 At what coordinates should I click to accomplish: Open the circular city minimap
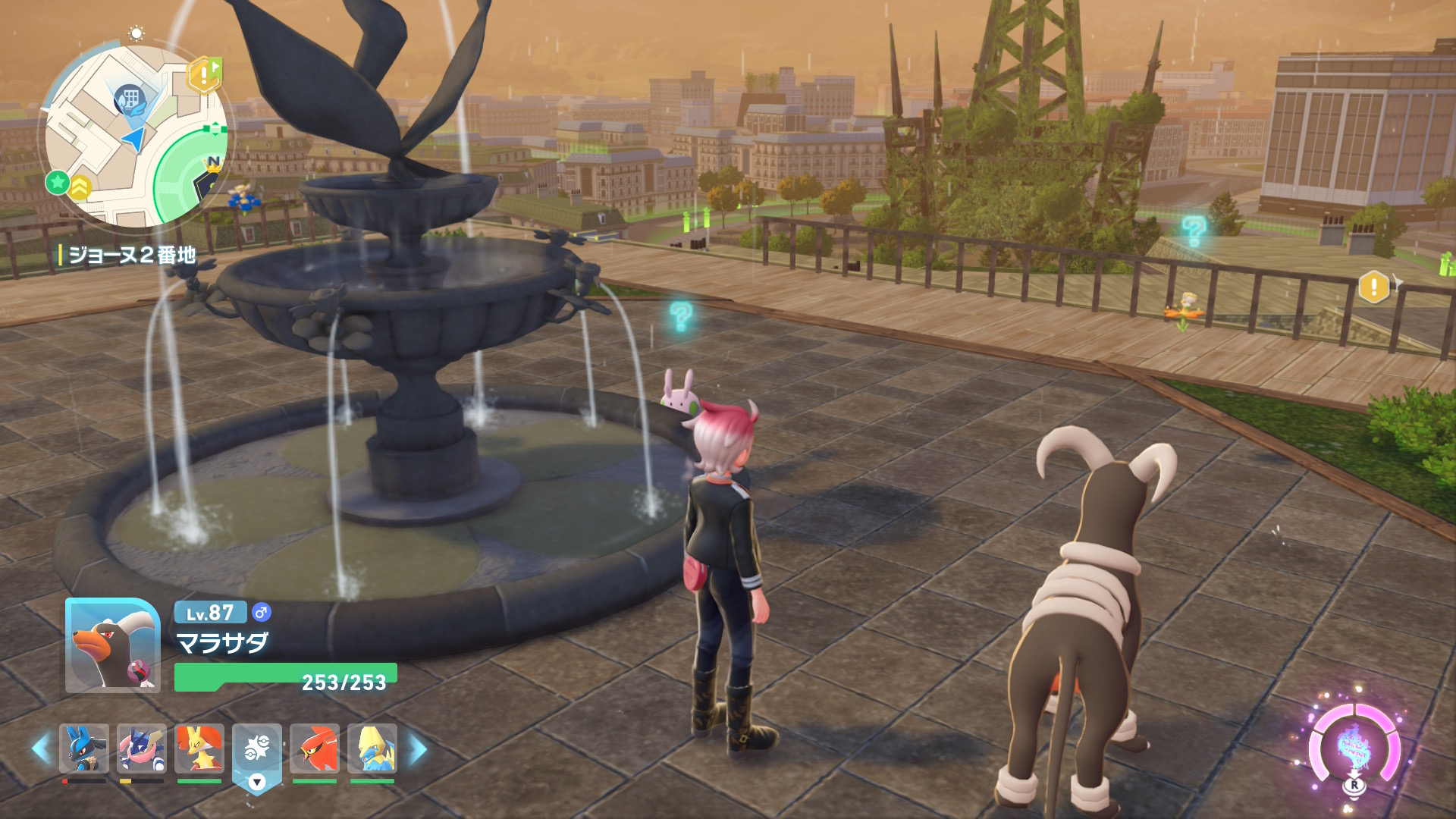[135, 136]
